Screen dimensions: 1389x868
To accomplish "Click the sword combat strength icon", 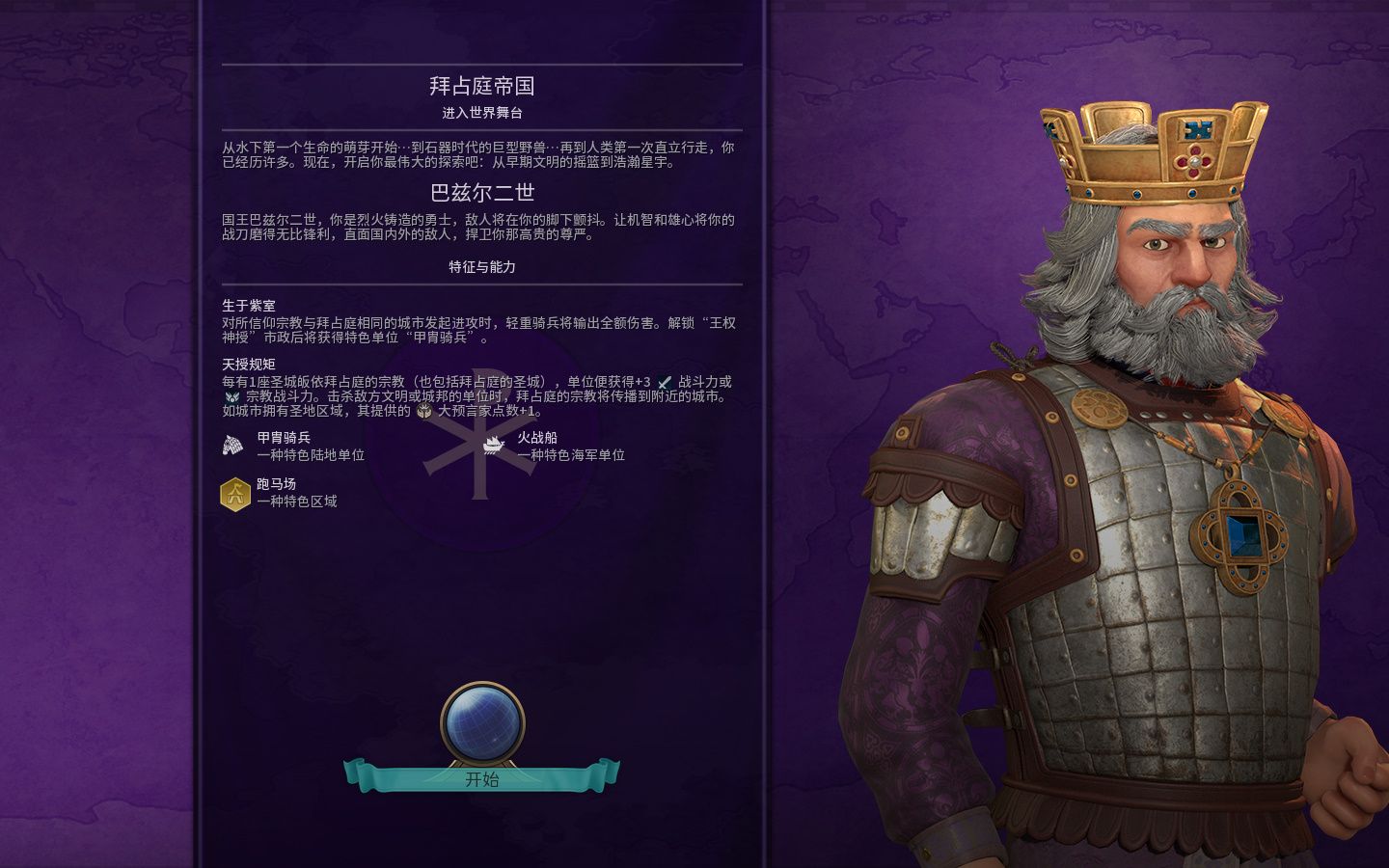I will point(664,382).
